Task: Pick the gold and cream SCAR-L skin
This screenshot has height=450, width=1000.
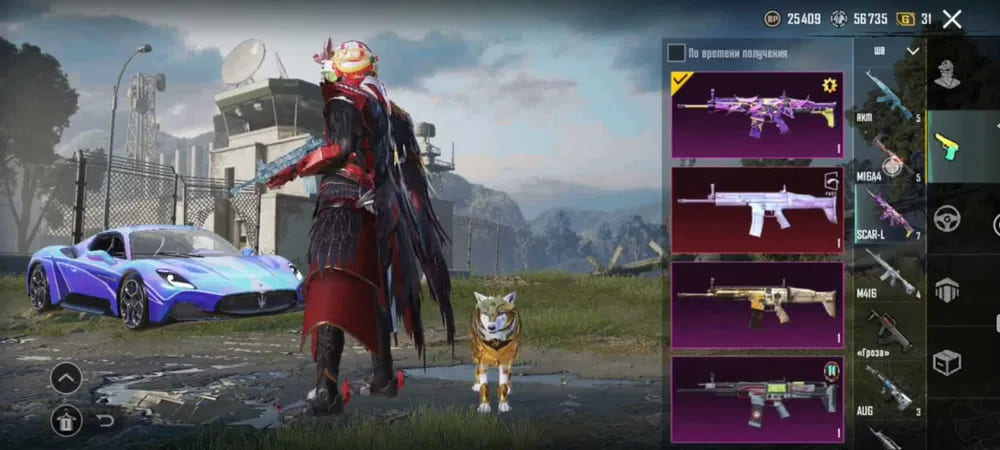Action: click(x=756, y=303)
